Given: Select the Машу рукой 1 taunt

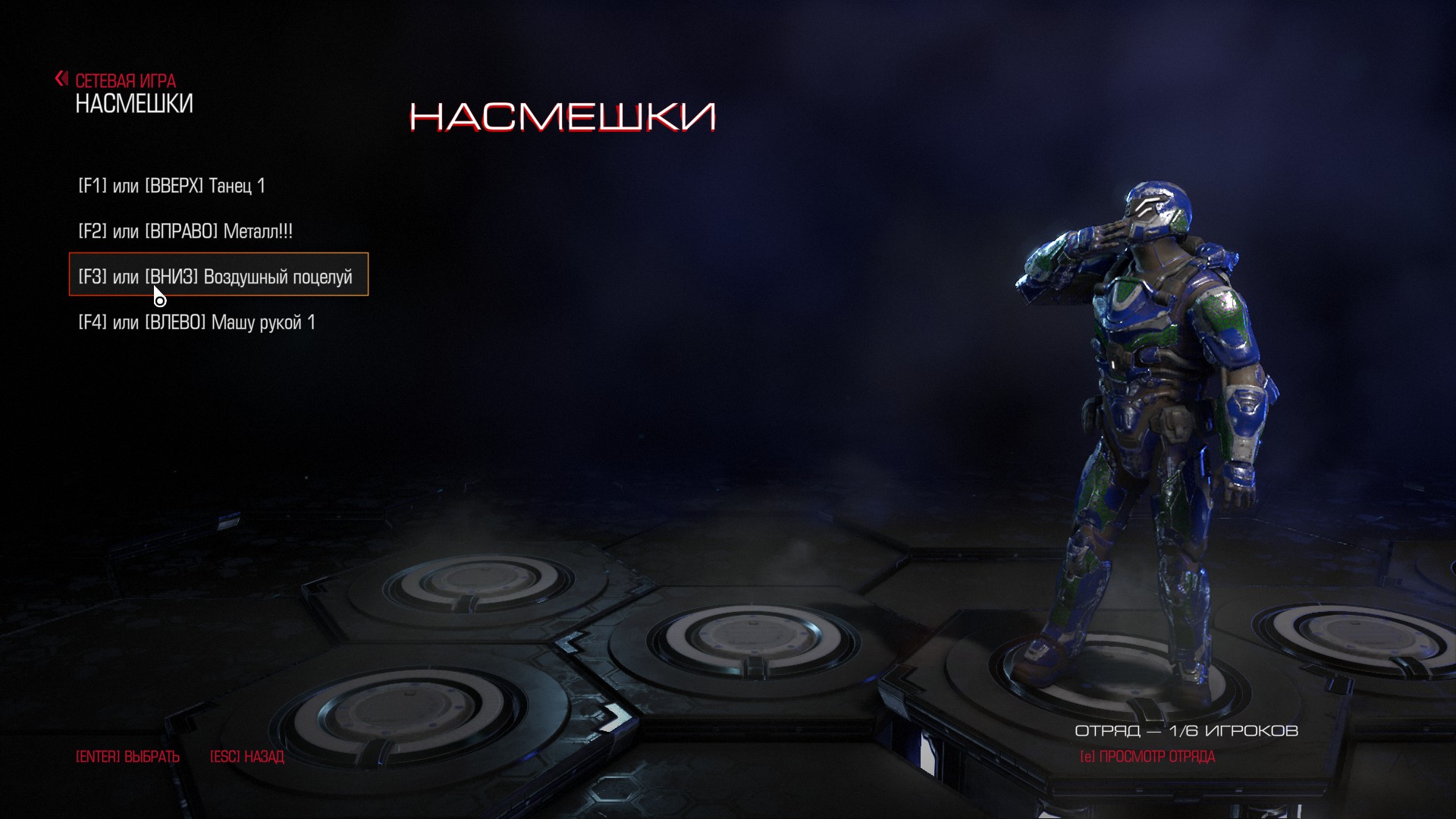Looking at the screenshot, I should click(x=197, y=322).
